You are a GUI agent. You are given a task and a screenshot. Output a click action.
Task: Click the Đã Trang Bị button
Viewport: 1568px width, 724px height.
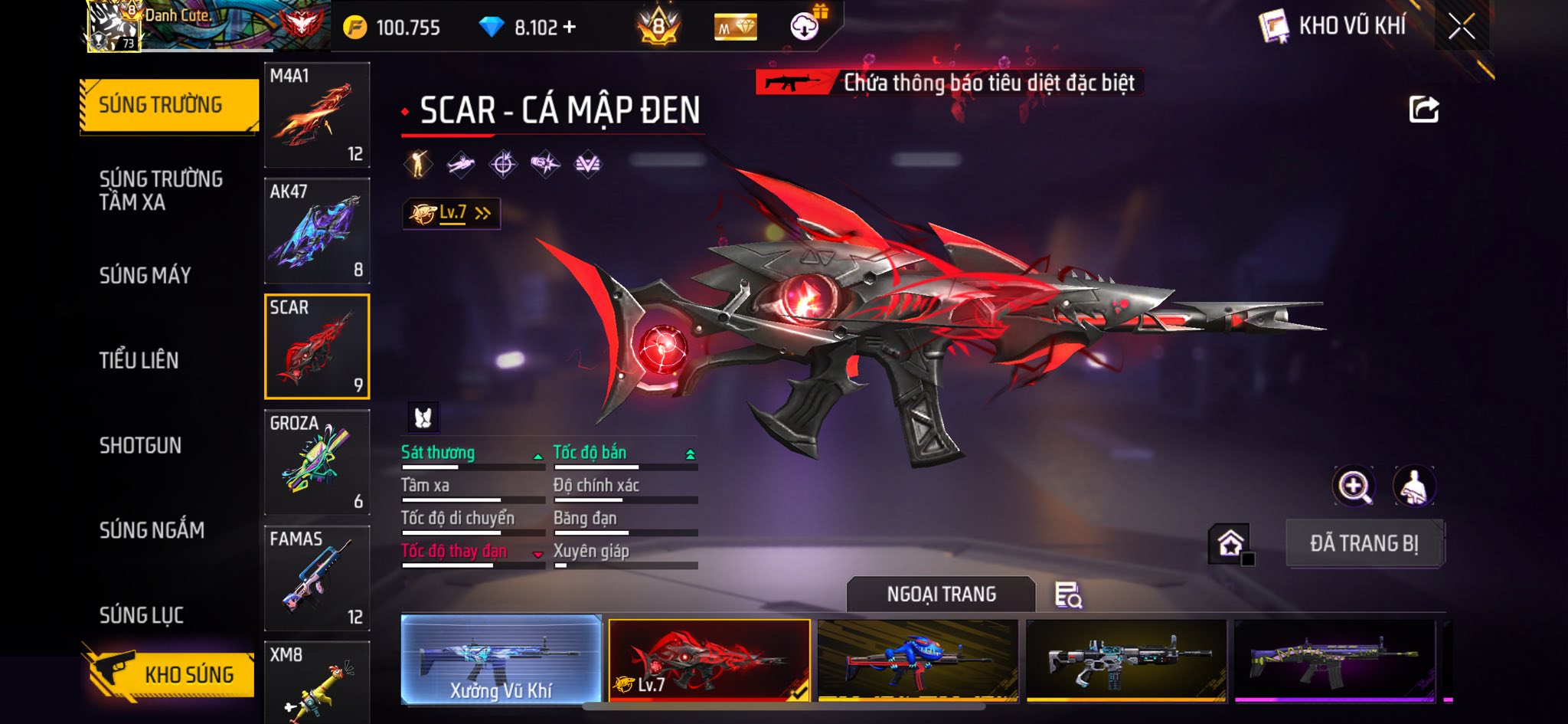tap(1364, 543)
